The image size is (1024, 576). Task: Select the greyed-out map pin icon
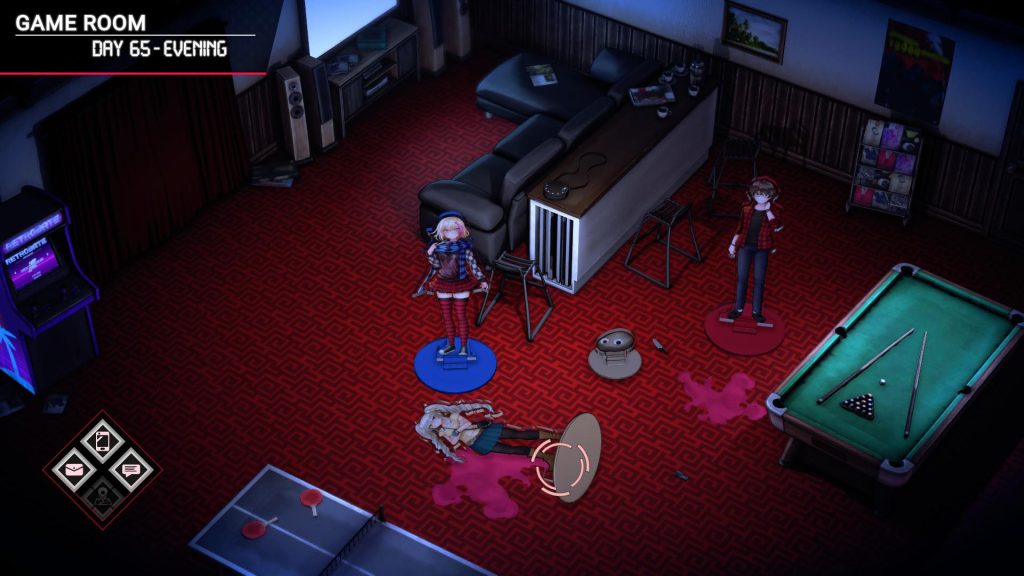pos(102,495)
